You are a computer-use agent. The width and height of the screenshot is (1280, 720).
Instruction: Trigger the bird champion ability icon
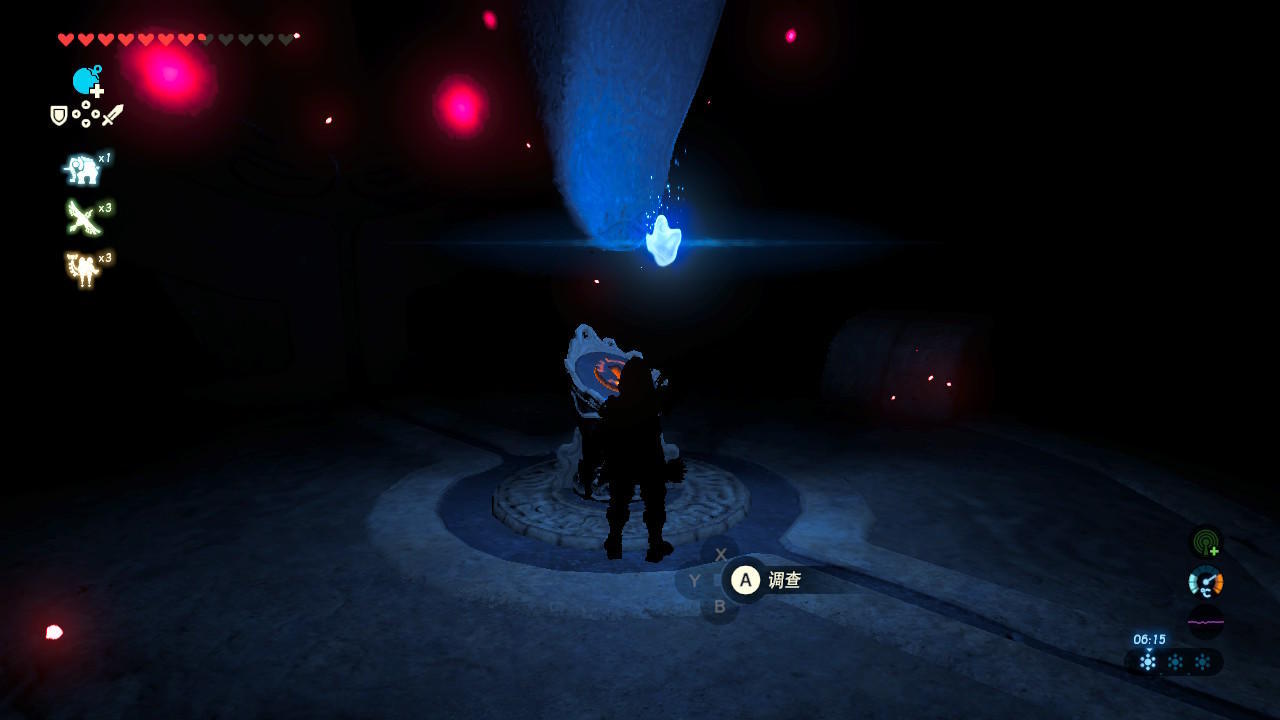[x=82, y=218]
